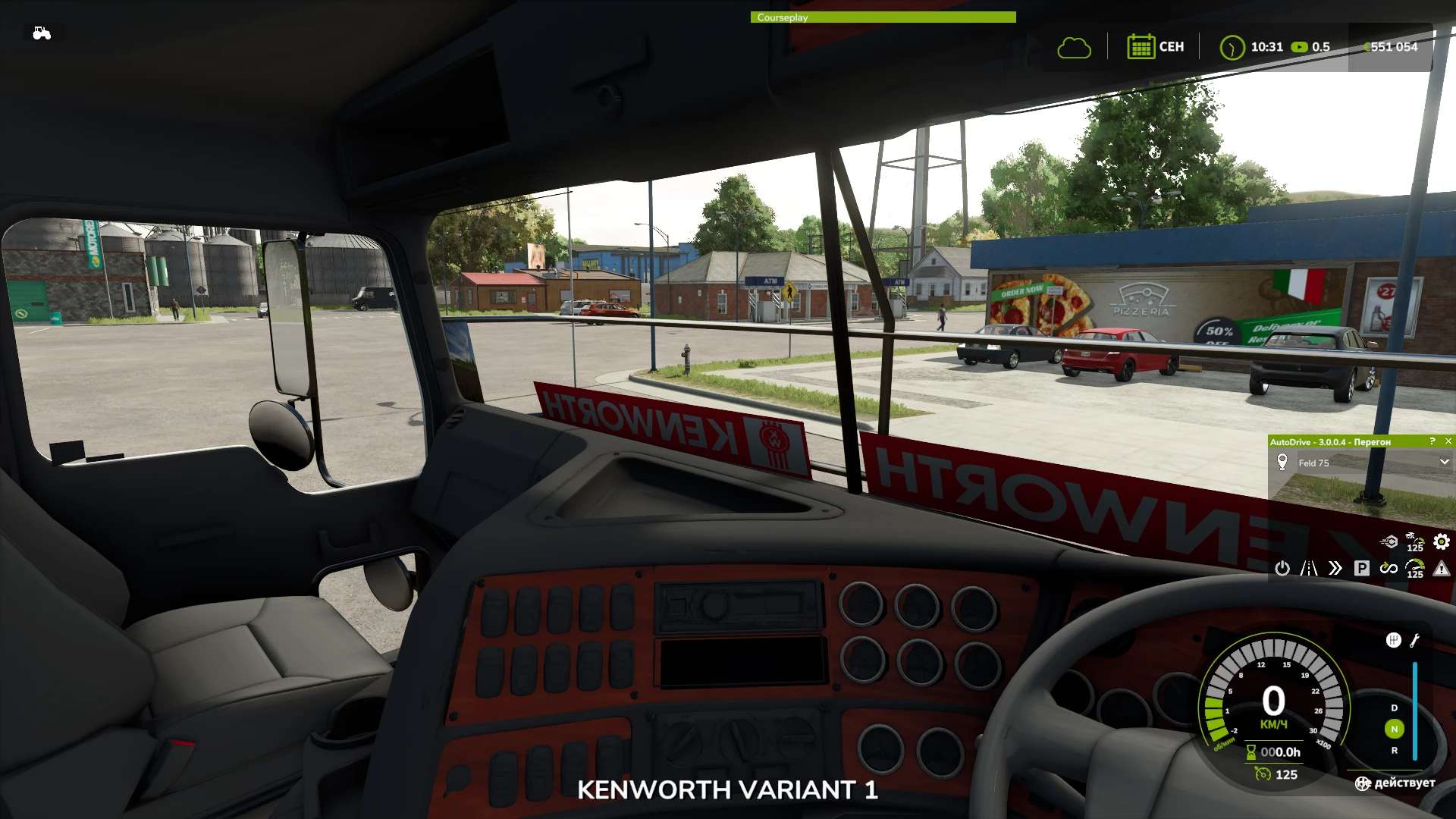Toggle the AutoDrive loop route icon
Image resolution: width=1456 pixels, height=819 pixels.
tap(1389, 568)
